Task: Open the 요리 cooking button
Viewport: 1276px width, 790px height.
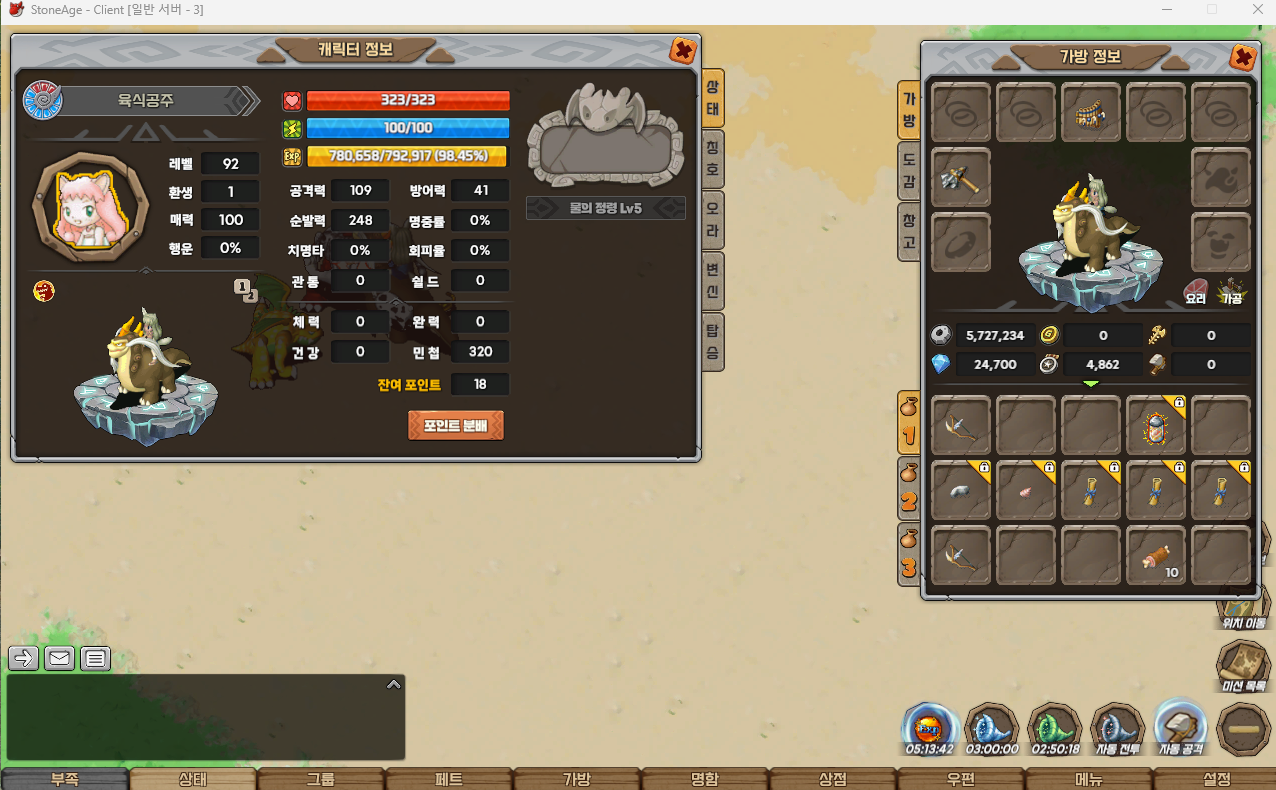Action: 1196,290
